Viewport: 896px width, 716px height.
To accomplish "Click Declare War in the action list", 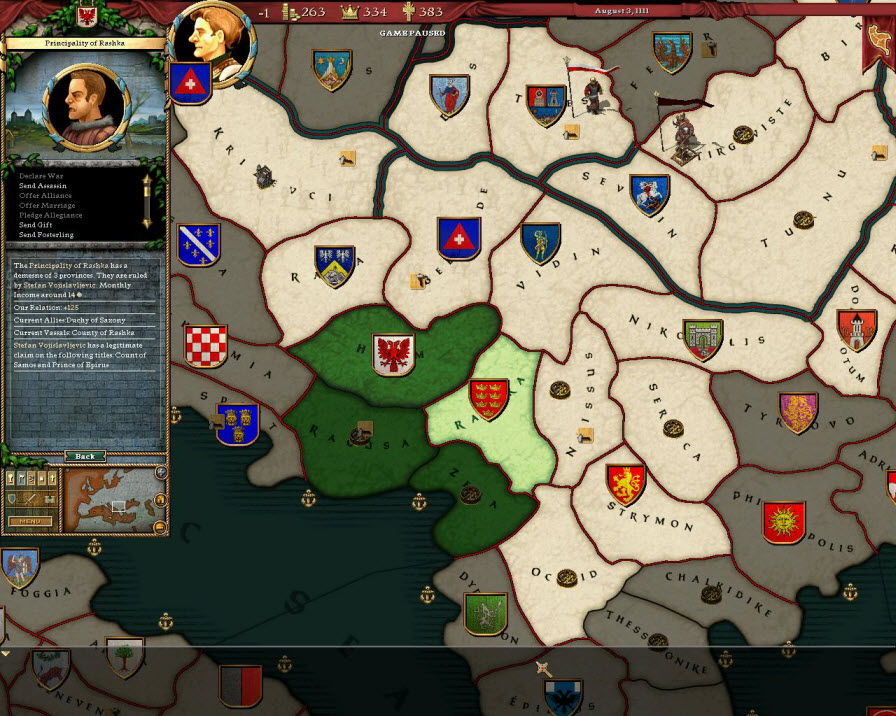I will (41, 176).
